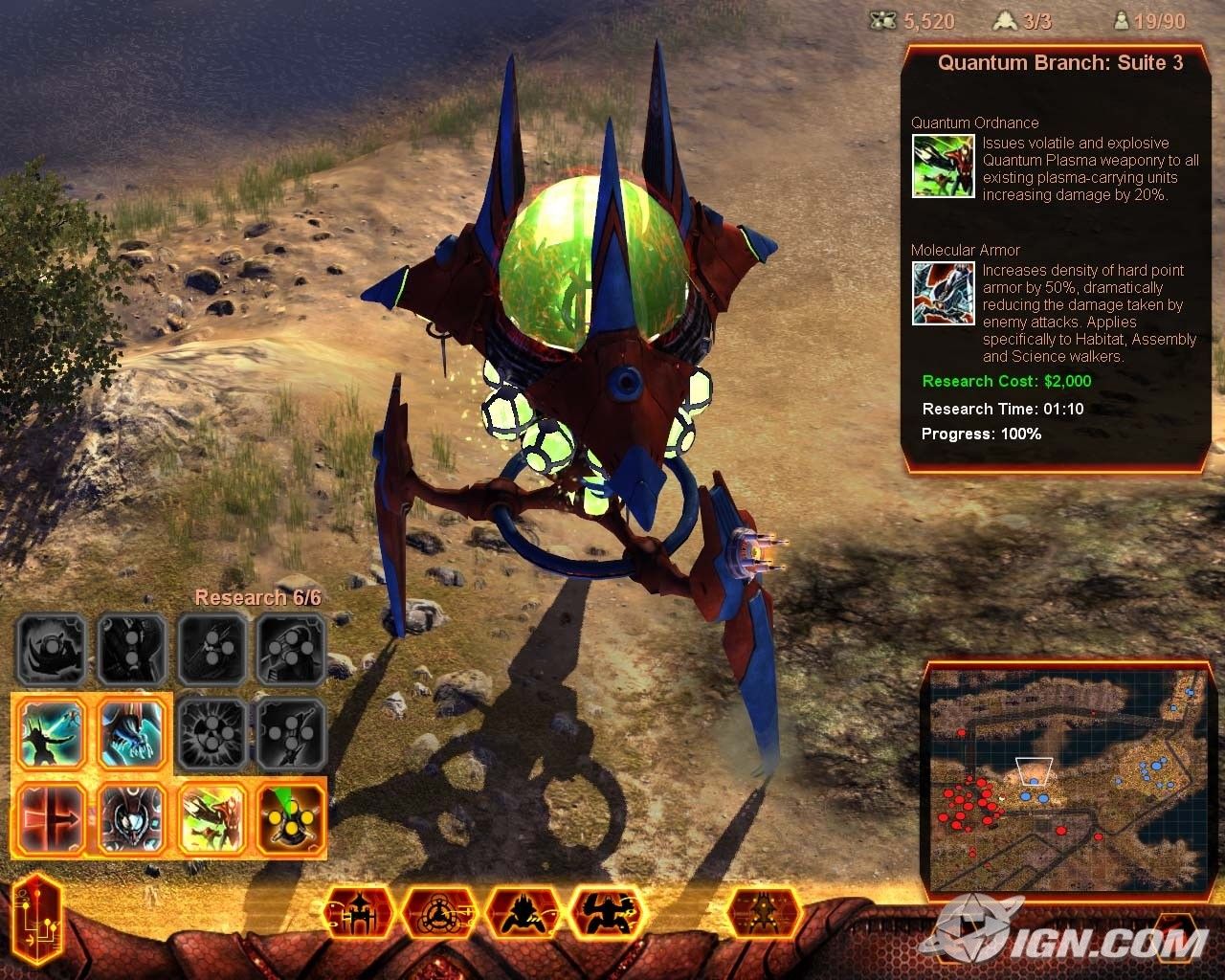
Task: Choose the alien face mask research icon
Action: (x=133, y=819)
